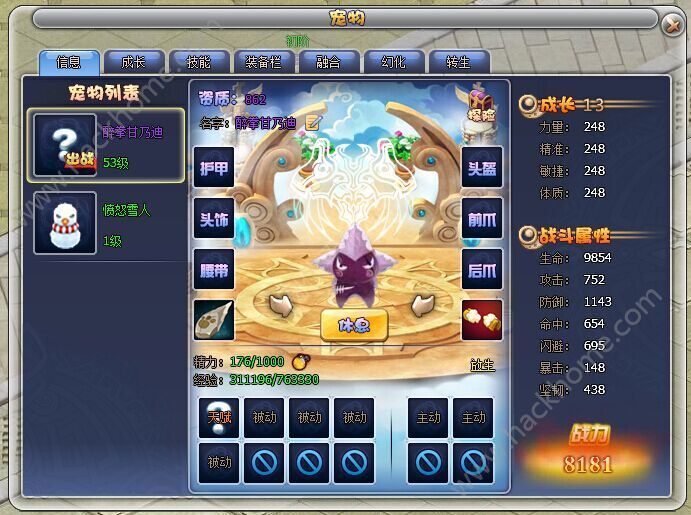Click the 休息 rest button
Image resolution: width=691 pixels, height=515 pixels.
click(354, 324)
